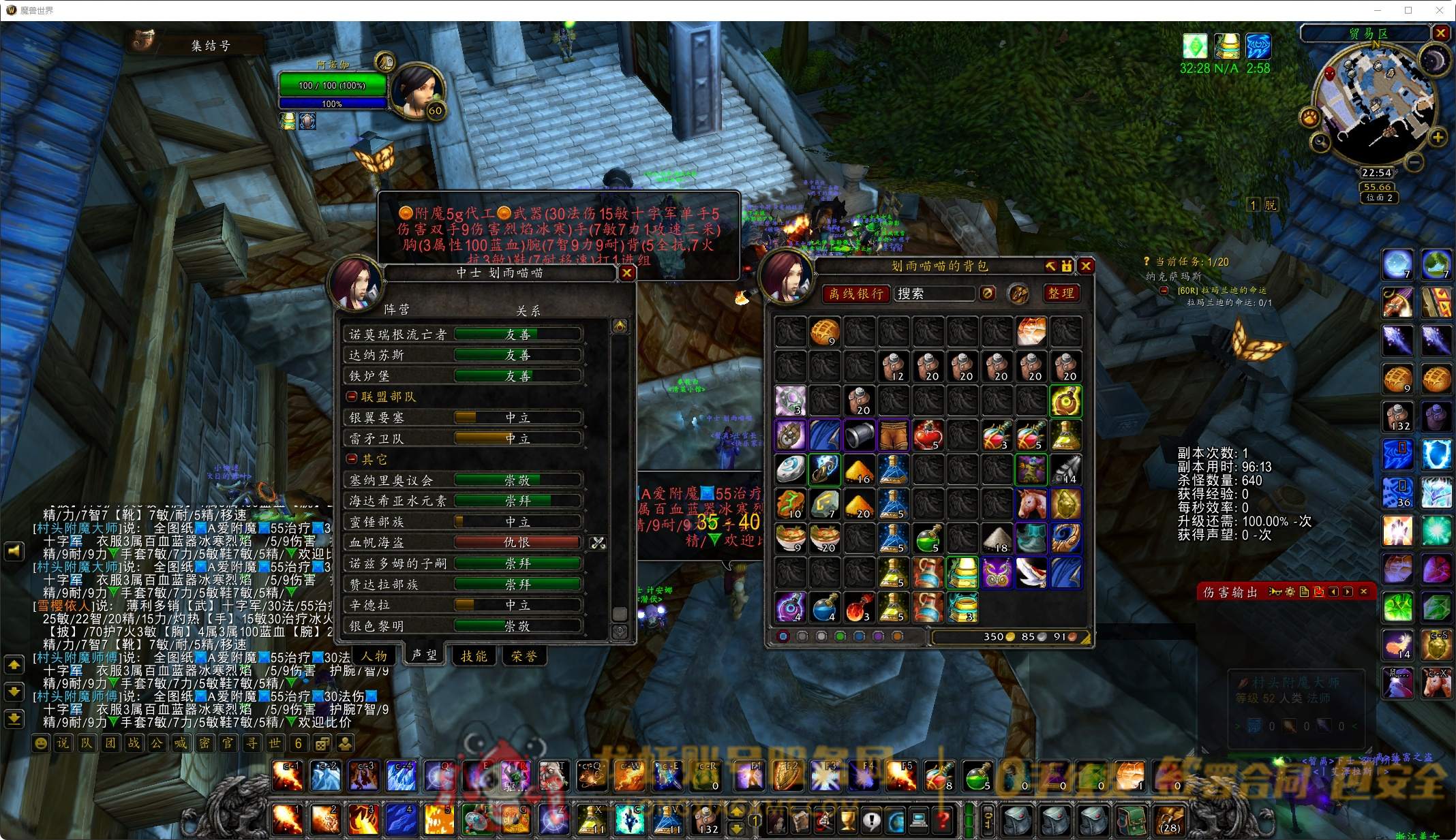Zoom in the minimap
Screen dimensions: 1456x840
1438,138
